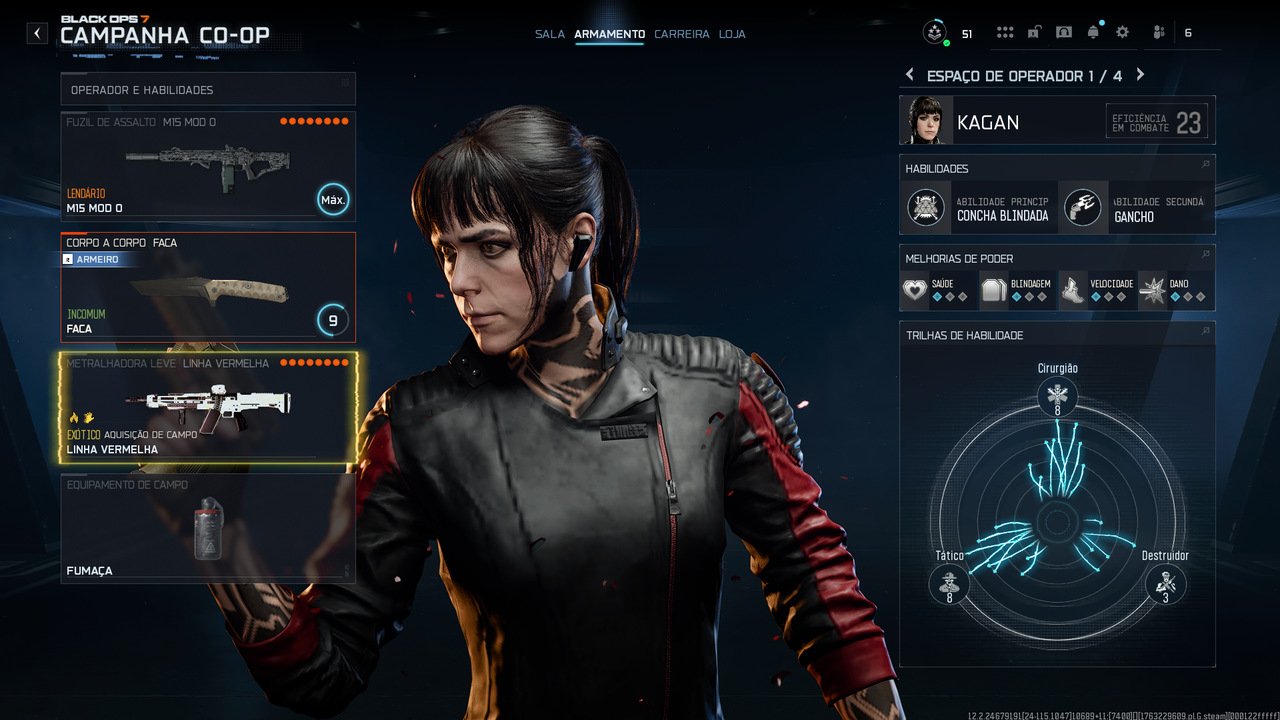Open the Gancho secondary ability
This screenshot has height=720, width=1280.
[1136, 208]
